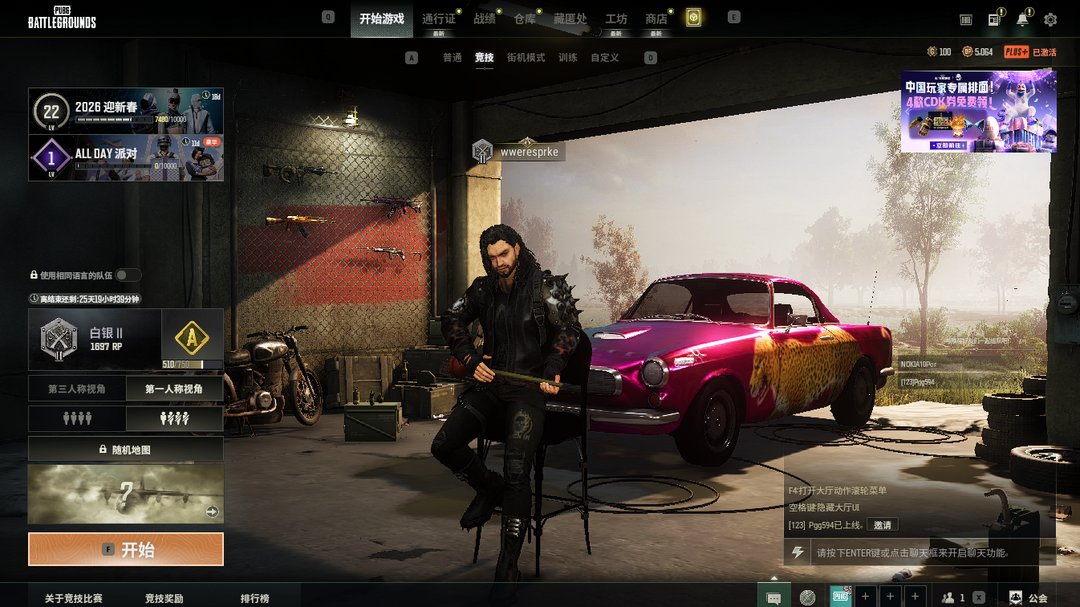Switch to the 战绩 career tab
The width and height of the screenshot is (1080, 607).
[x=484, y=19]
